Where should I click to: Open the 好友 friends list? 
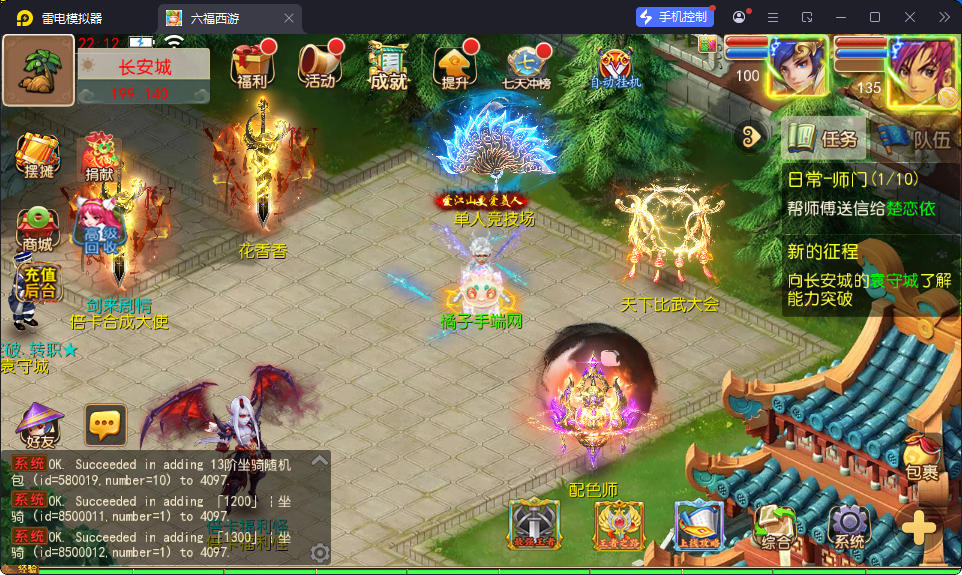click(39, 427)
